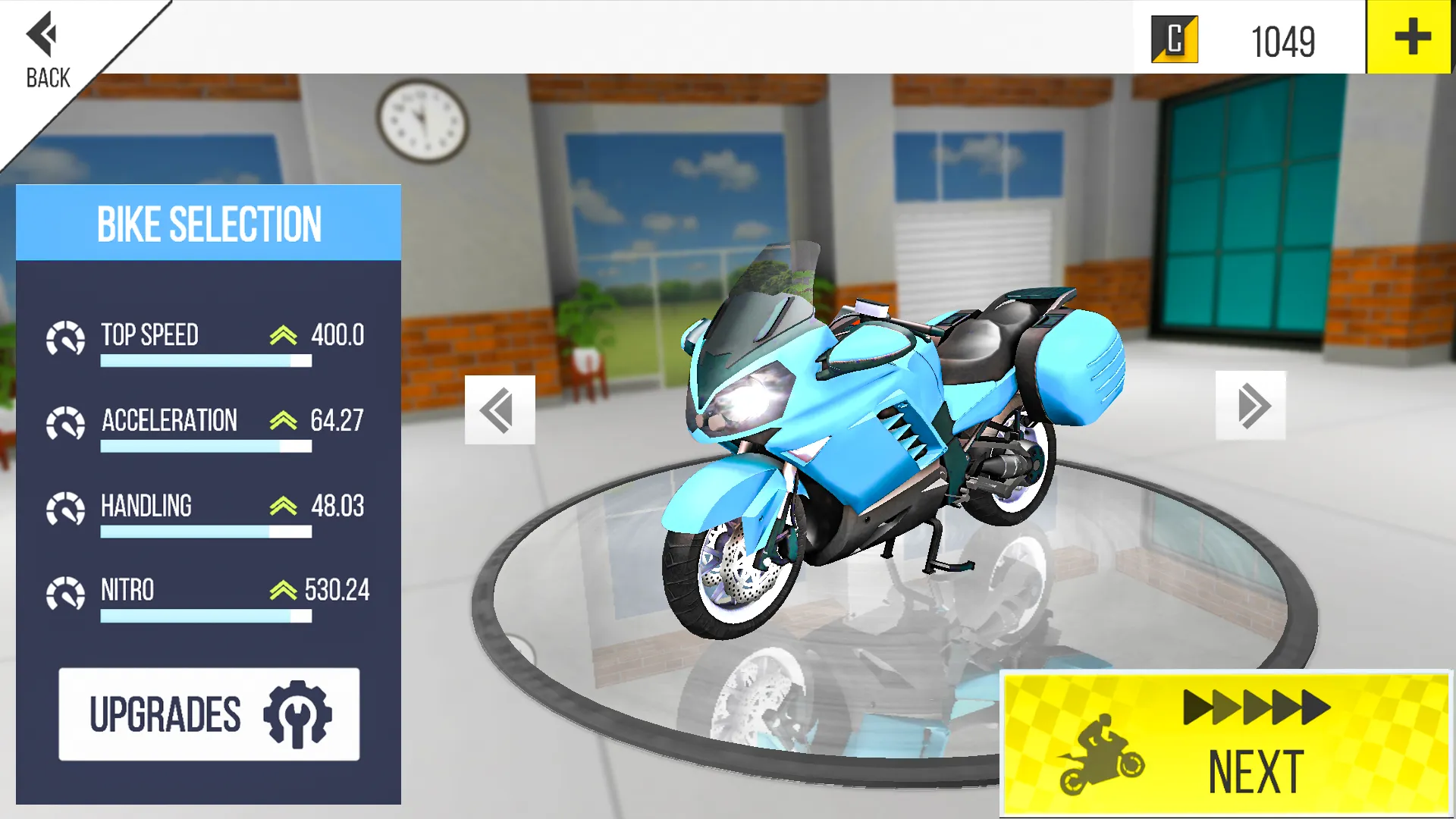Click the coin currency icon
The height and width of the screenshot is (819, 1456).
click(x=1174, y=39)
